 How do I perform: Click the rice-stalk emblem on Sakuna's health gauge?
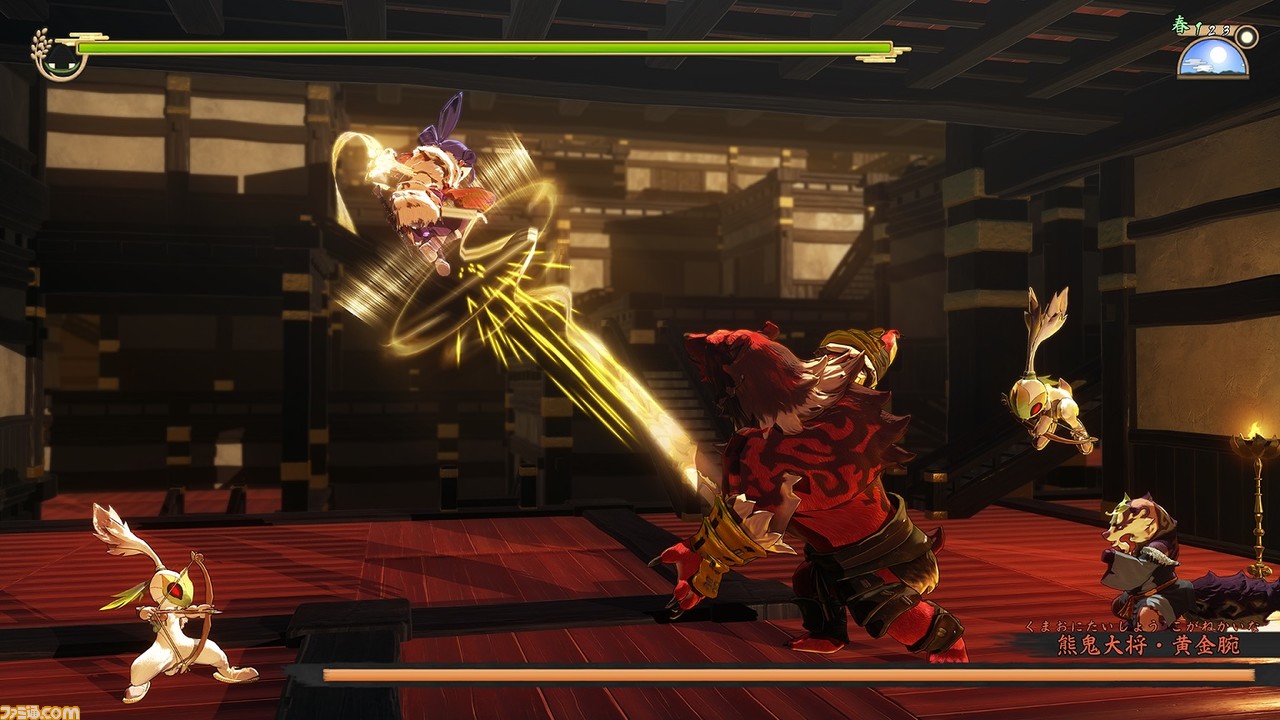[41, 48]
